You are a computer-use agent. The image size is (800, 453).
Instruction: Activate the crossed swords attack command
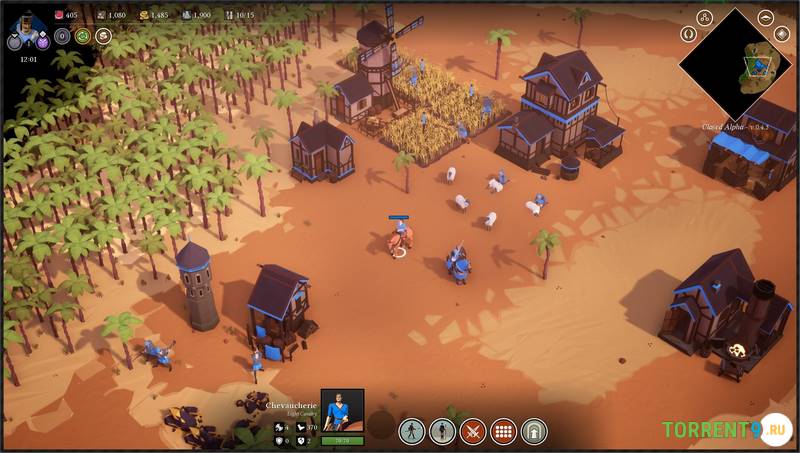(472, 431)
